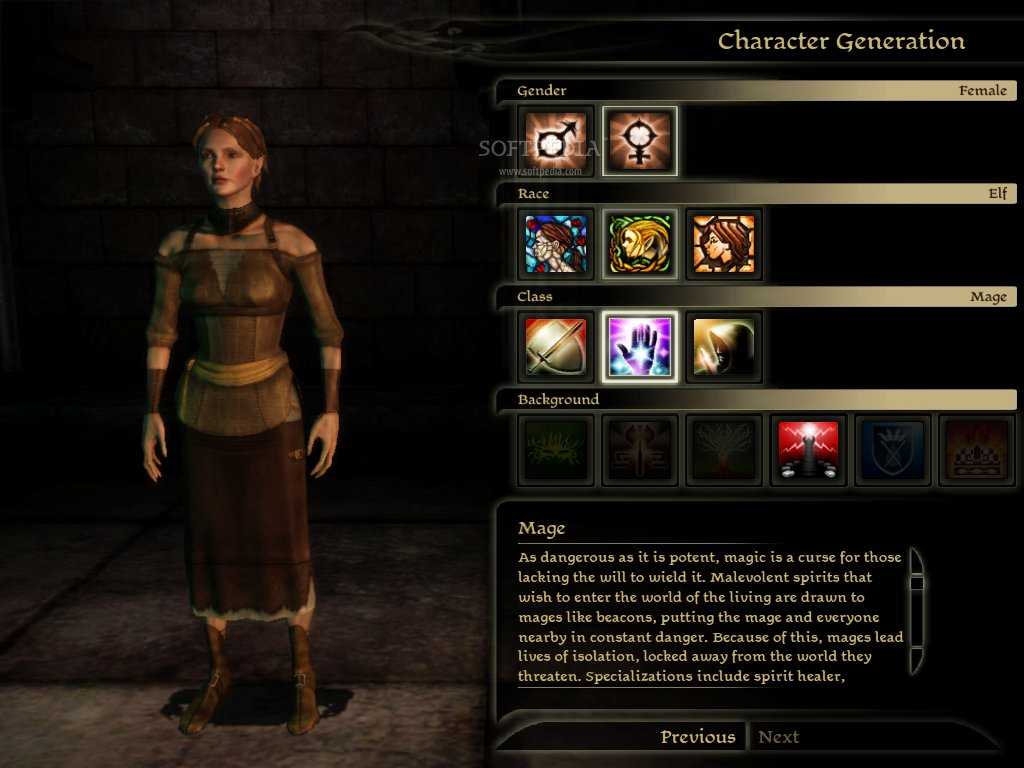This screenshot has height=768, width=1024.
Task: Select the dimmed orange crown background icon
Action: 977,451
